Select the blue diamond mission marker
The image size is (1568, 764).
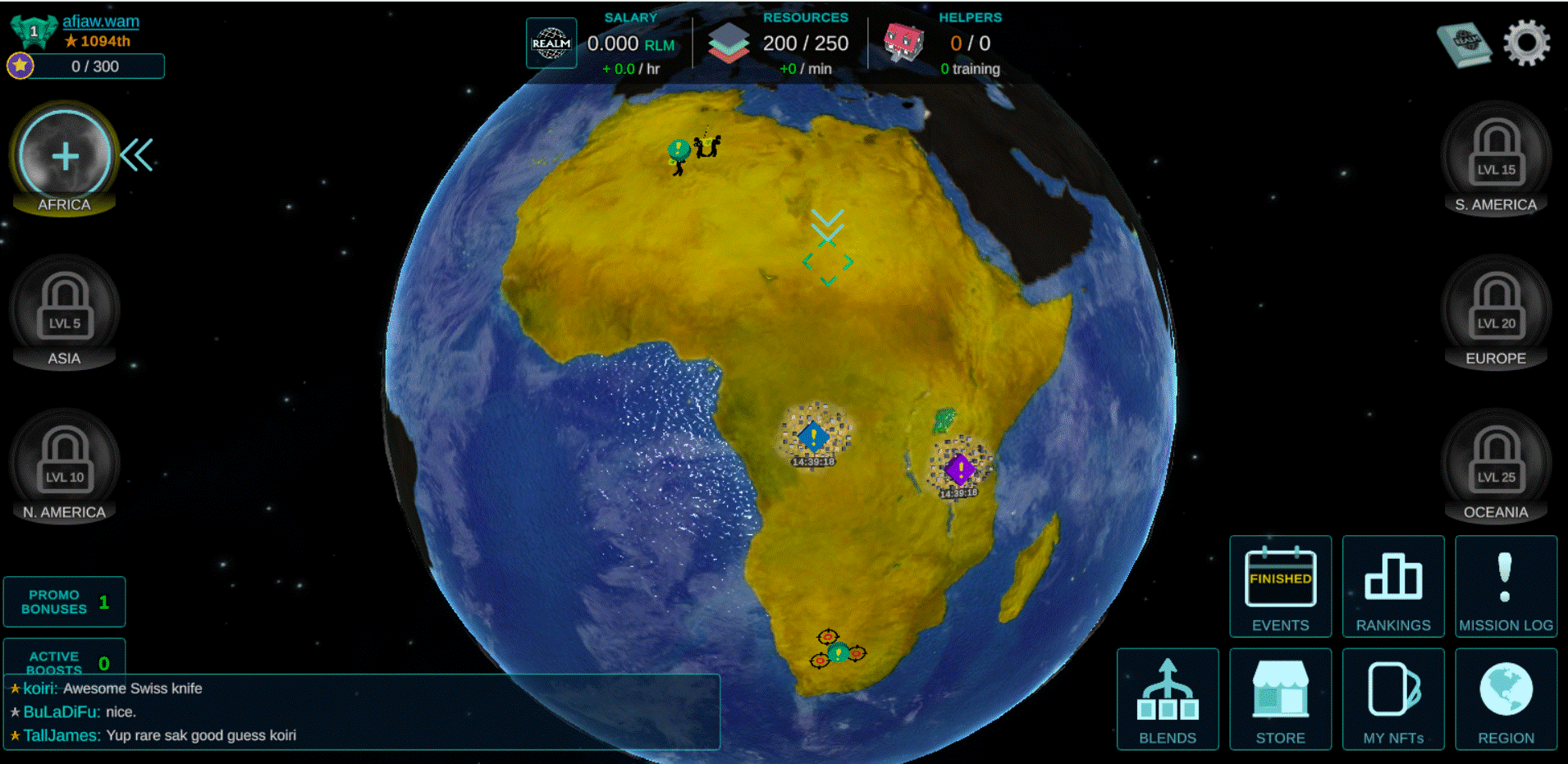pos(813,437)
